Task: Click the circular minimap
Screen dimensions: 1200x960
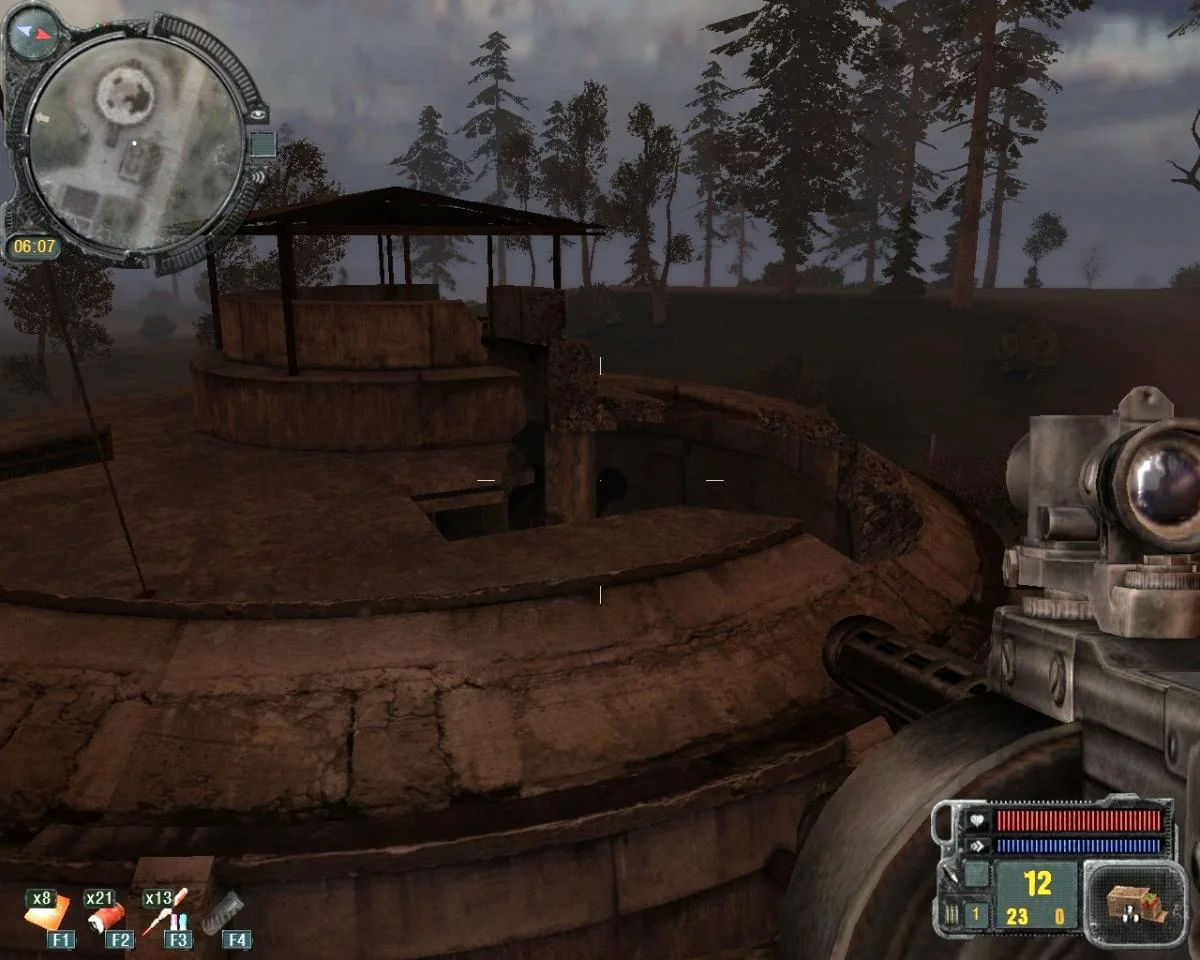Action: pos(134,142)
